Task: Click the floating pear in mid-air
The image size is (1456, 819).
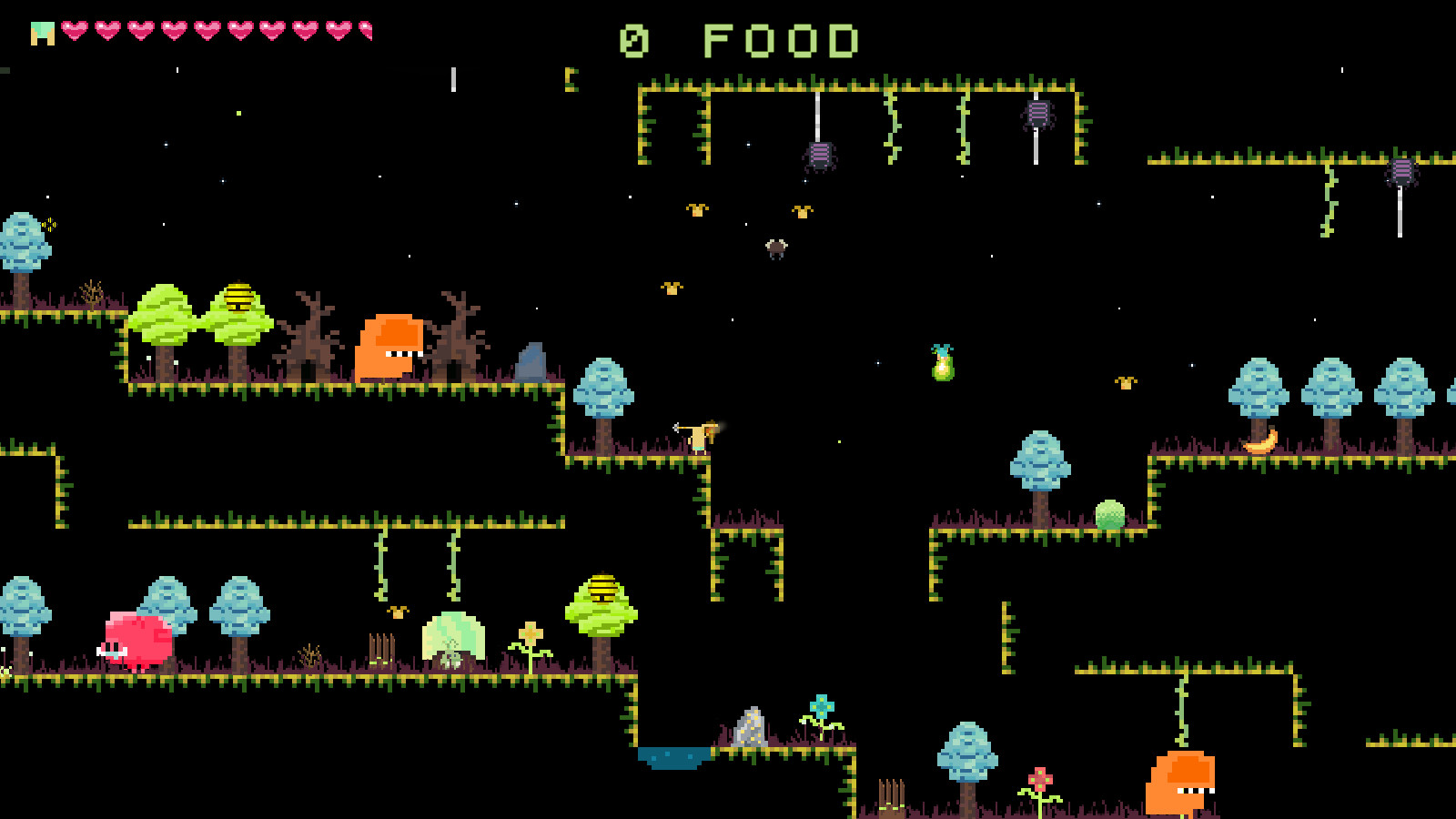Action: pyautogui.click(x=943, y=364)
